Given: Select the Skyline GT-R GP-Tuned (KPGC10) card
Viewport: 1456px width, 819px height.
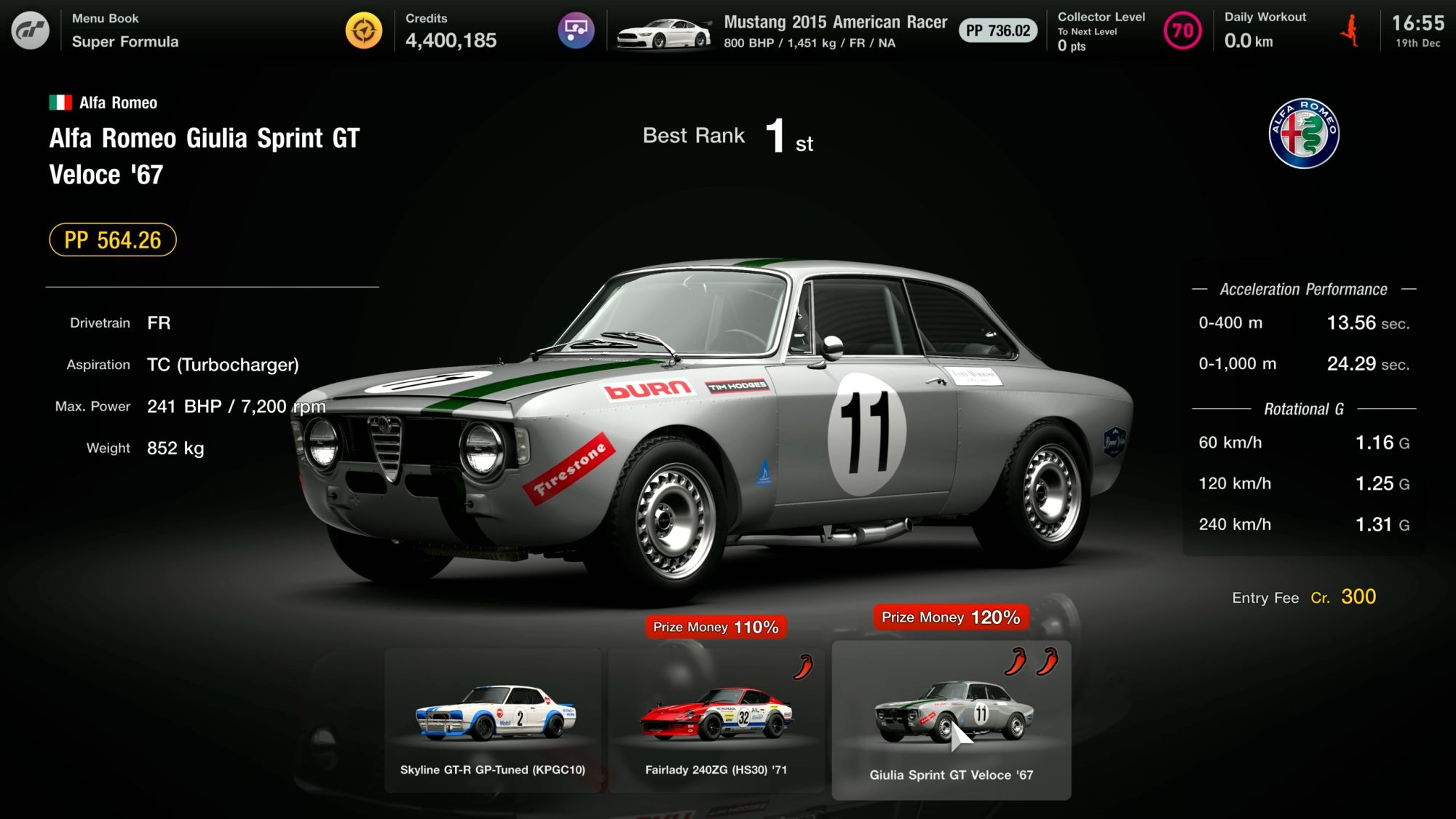Looking at the screenshot, I should pos(493,719).
